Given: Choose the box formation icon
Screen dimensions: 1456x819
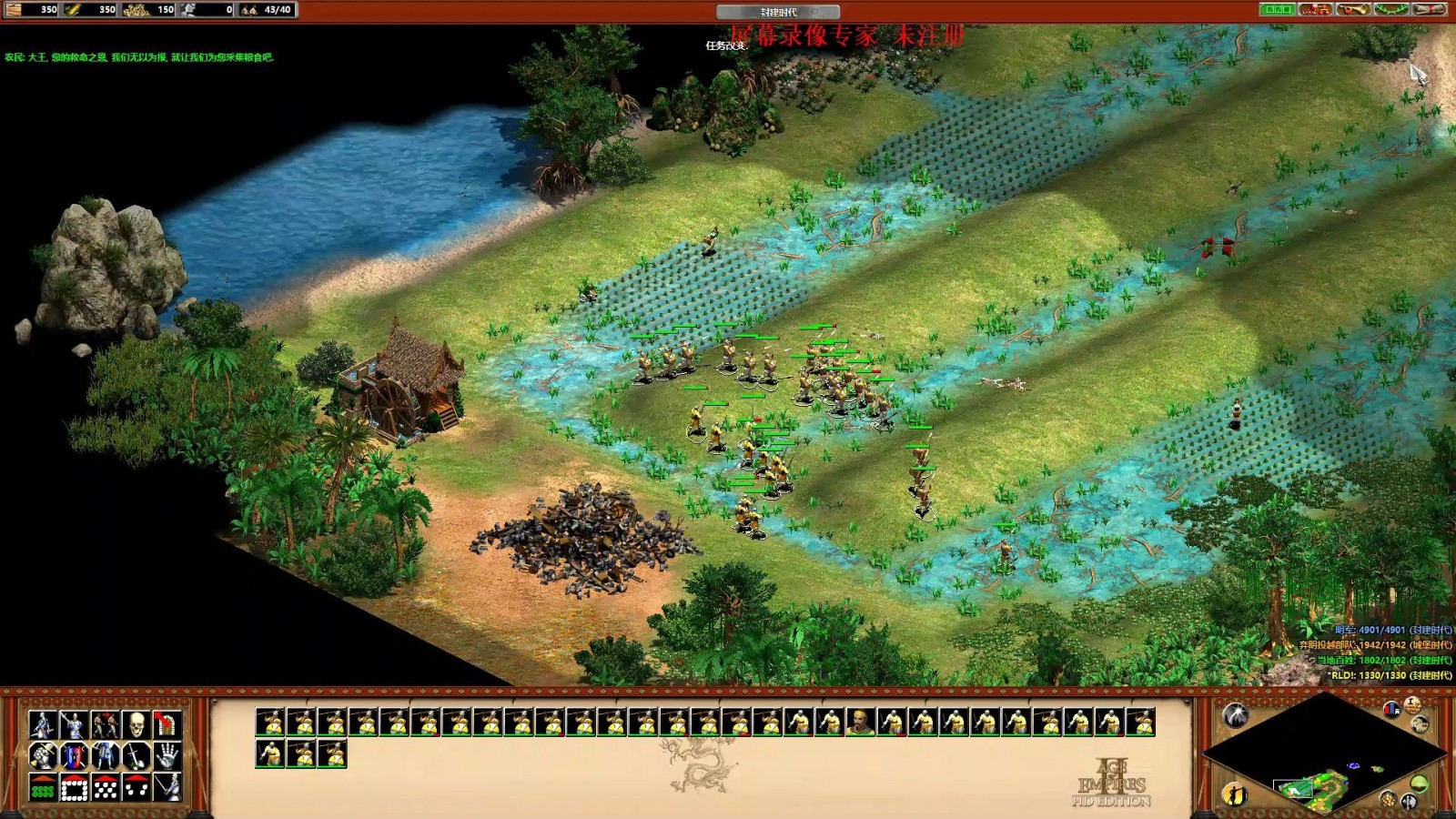Looking at the screenshot, I should (74, 787).
